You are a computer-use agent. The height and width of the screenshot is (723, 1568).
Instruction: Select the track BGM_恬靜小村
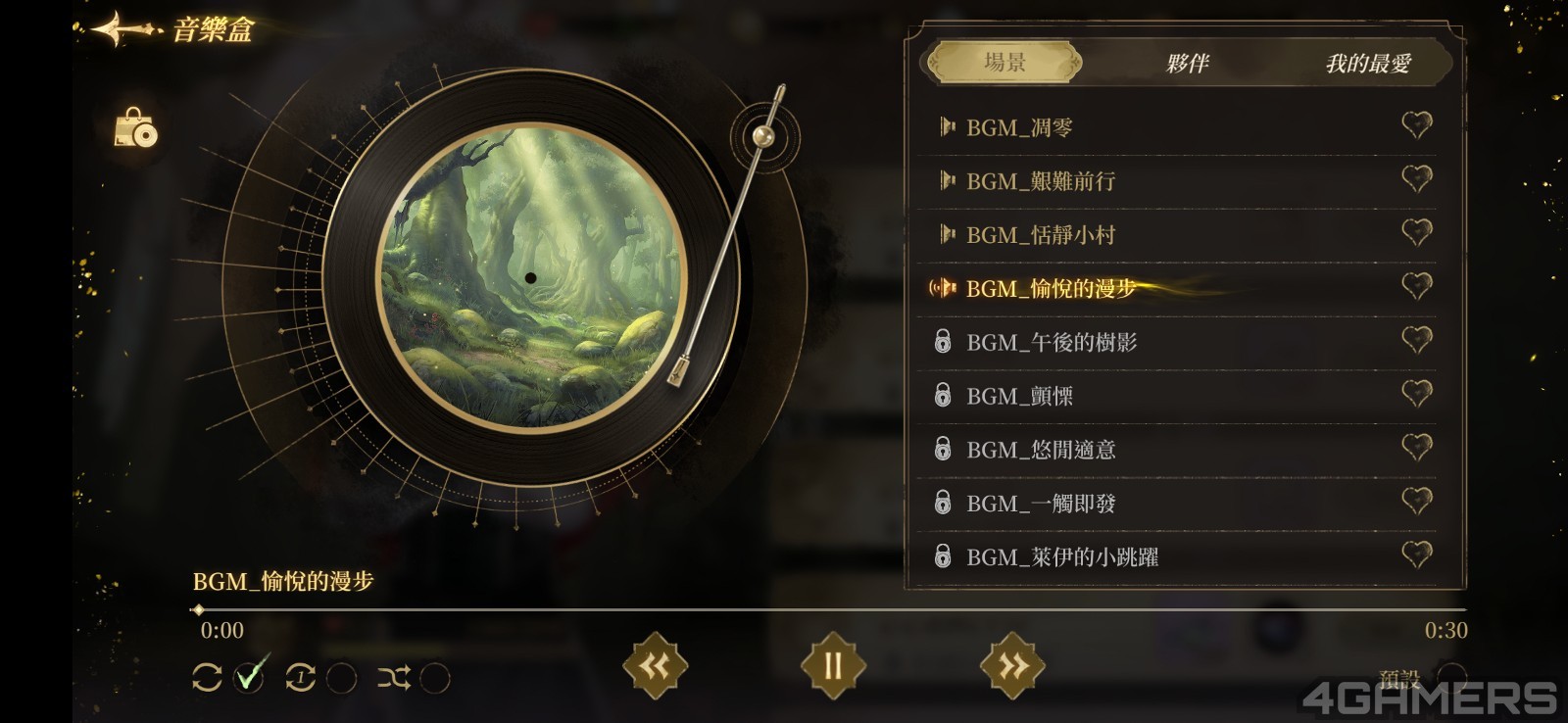[x=1040, y=235]
